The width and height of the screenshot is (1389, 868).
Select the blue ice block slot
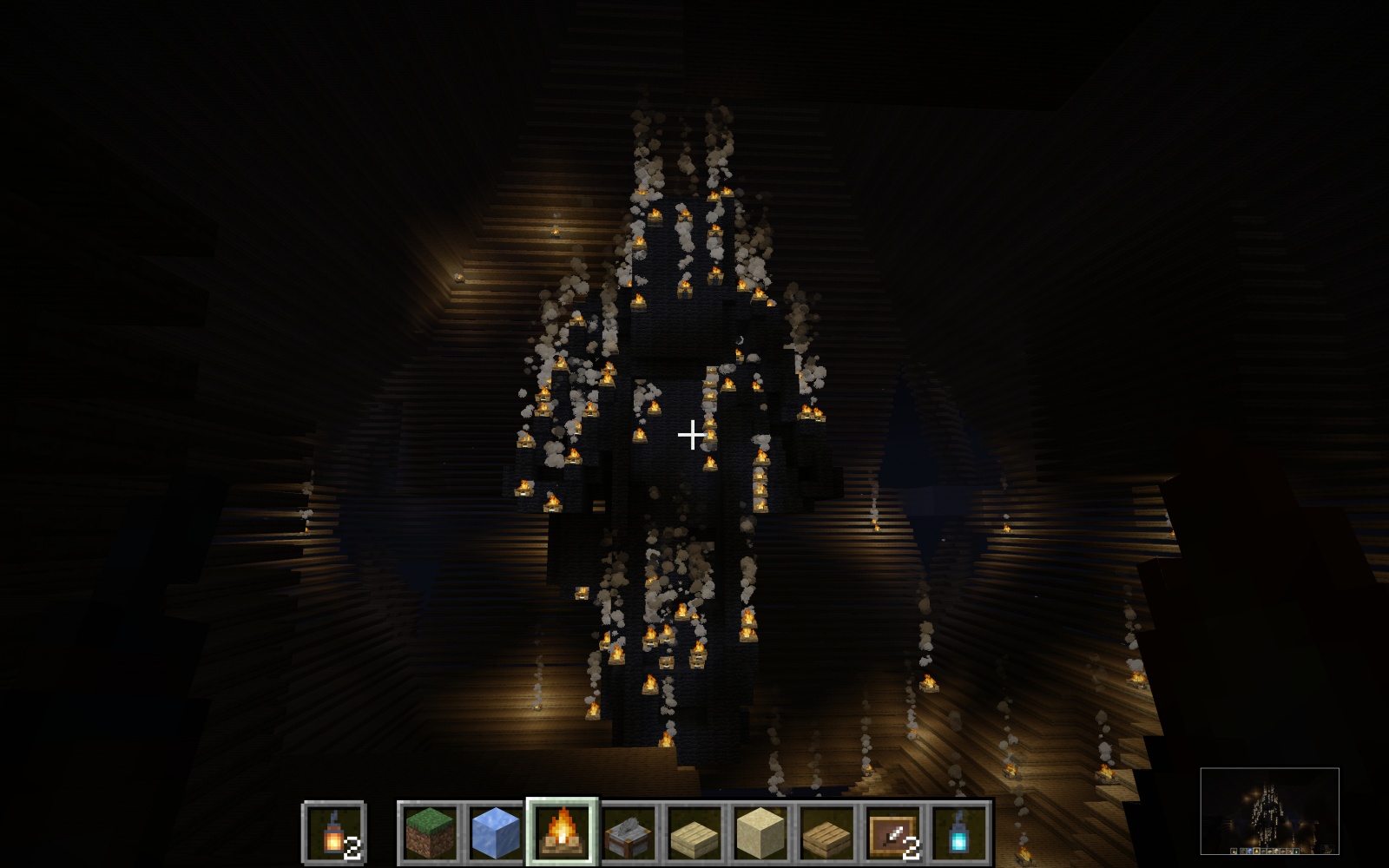click(495, 831)
